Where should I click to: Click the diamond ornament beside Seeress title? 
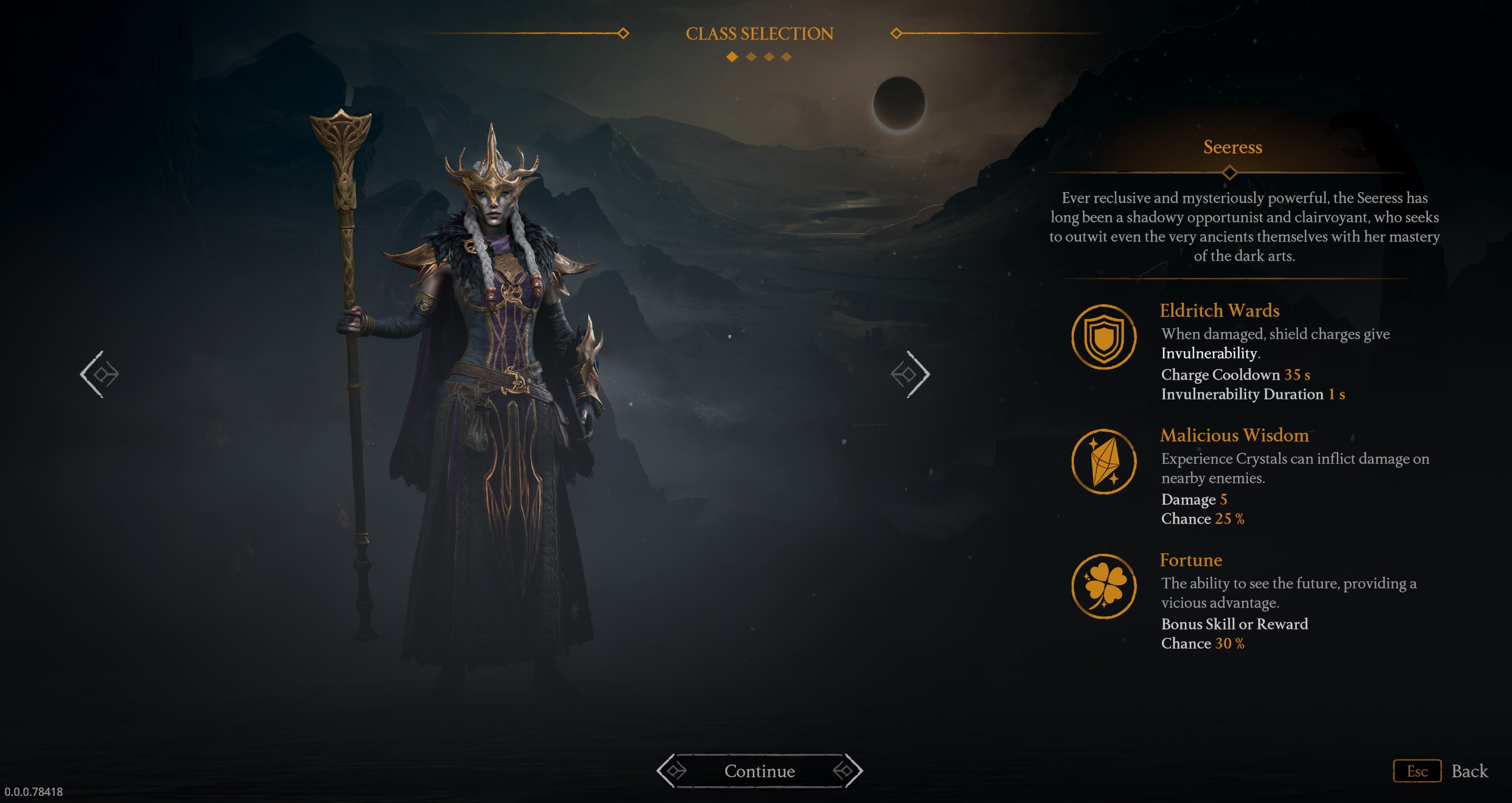[x=1232, y=173]
